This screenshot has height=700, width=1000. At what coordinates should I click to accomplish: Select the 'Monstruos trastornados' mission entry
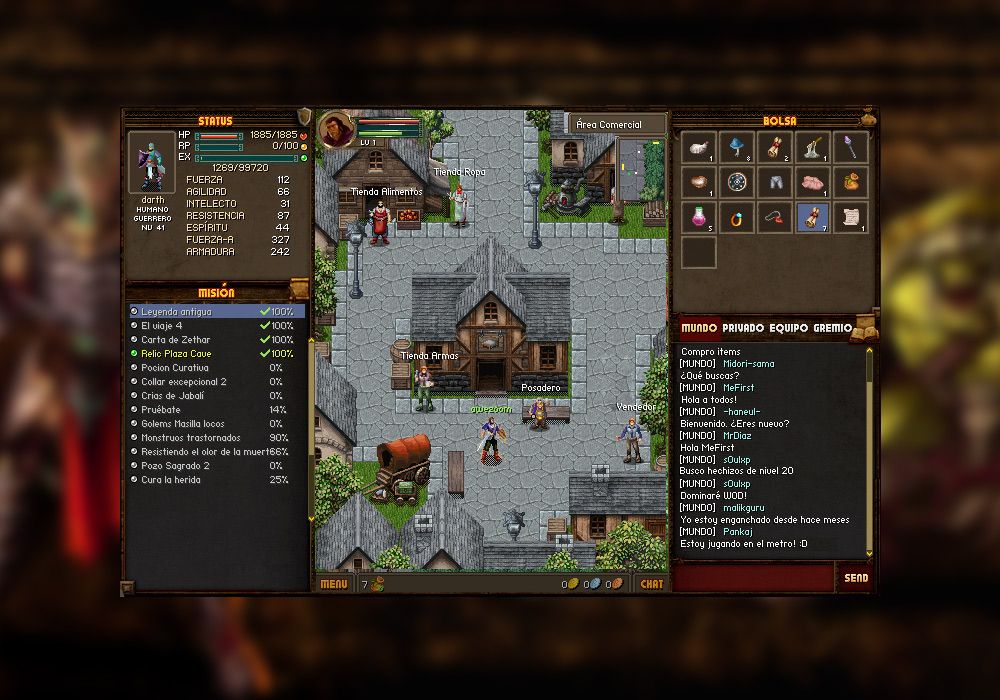click(190, 438)
